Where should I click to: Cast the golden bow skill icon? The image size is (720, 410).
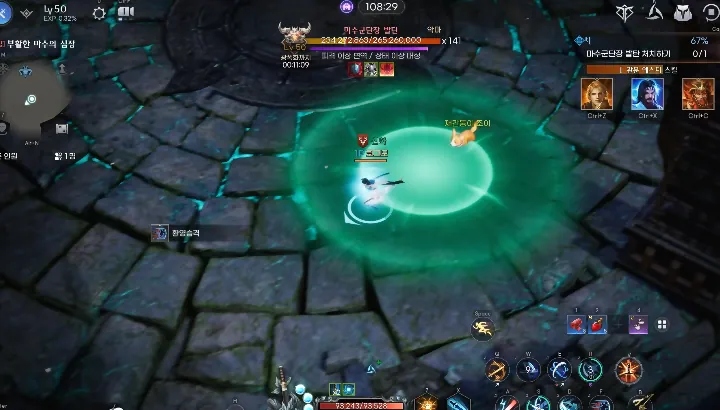pyautogui.click(x=496, y=370)
